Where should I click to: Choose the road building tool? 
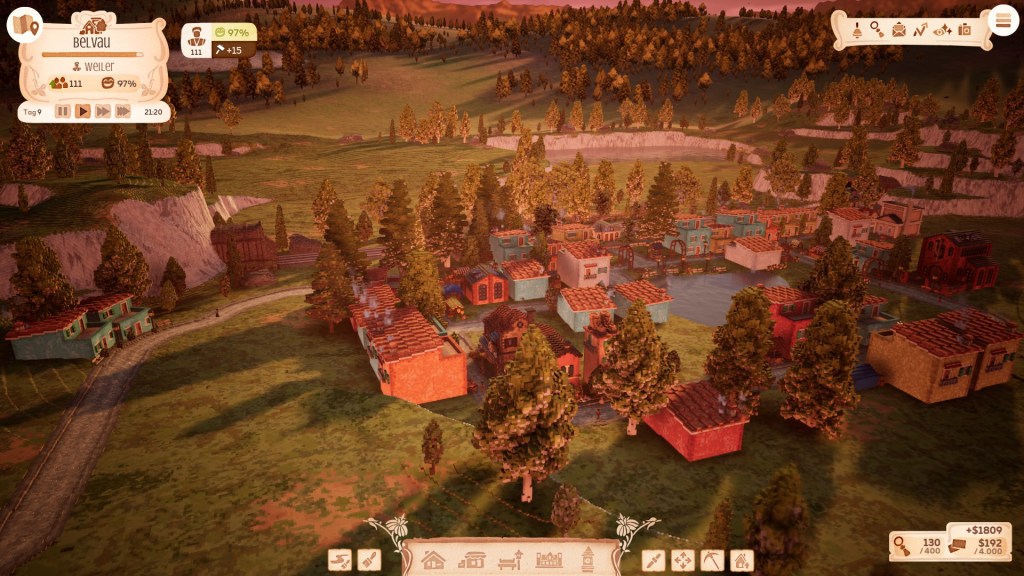click(x=340, y=560)
